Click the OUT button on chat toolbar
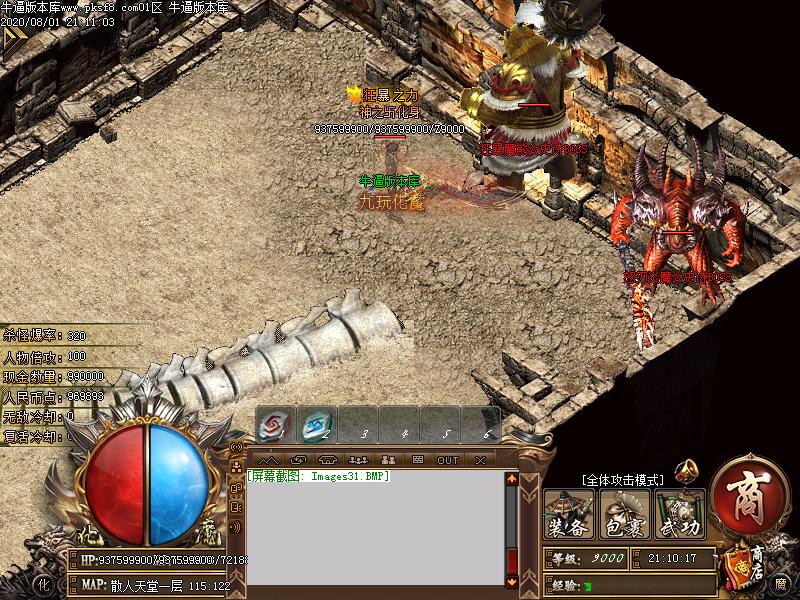 448,460
